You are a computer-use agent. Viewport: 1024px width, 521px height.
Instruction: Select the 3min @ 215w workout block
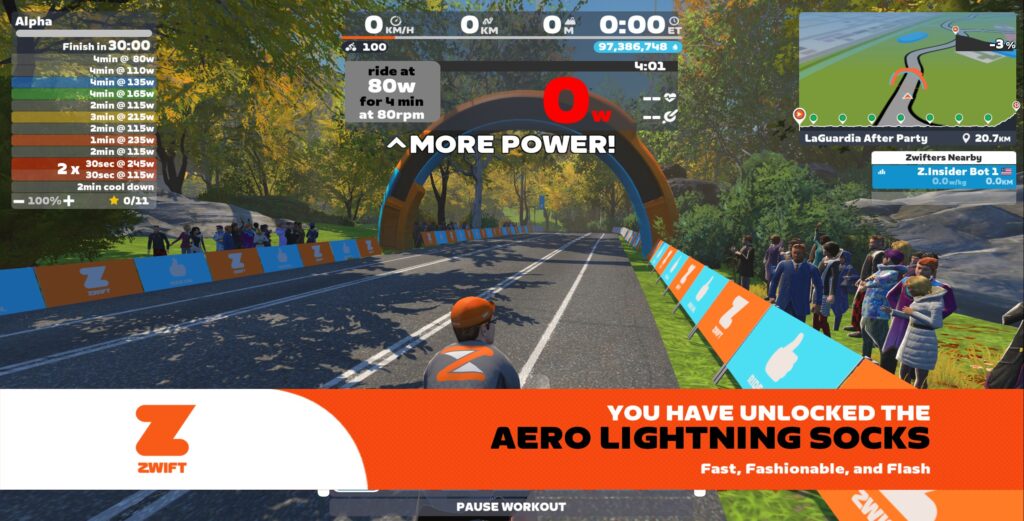(x=85, y=117)
